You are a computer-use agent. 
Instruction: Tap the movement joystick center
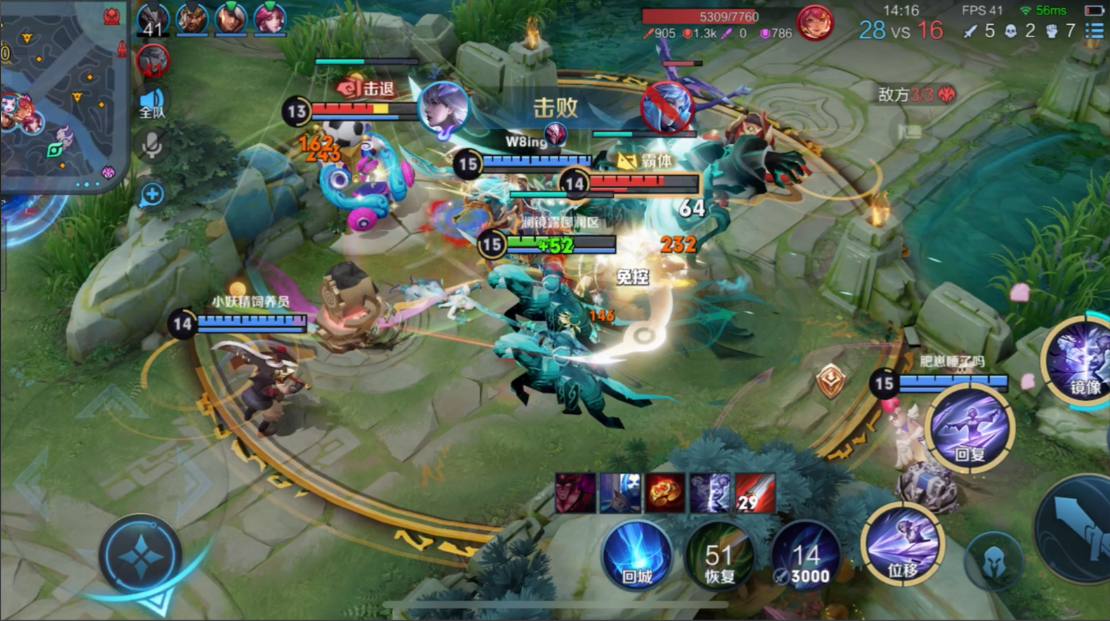point(140,554)
